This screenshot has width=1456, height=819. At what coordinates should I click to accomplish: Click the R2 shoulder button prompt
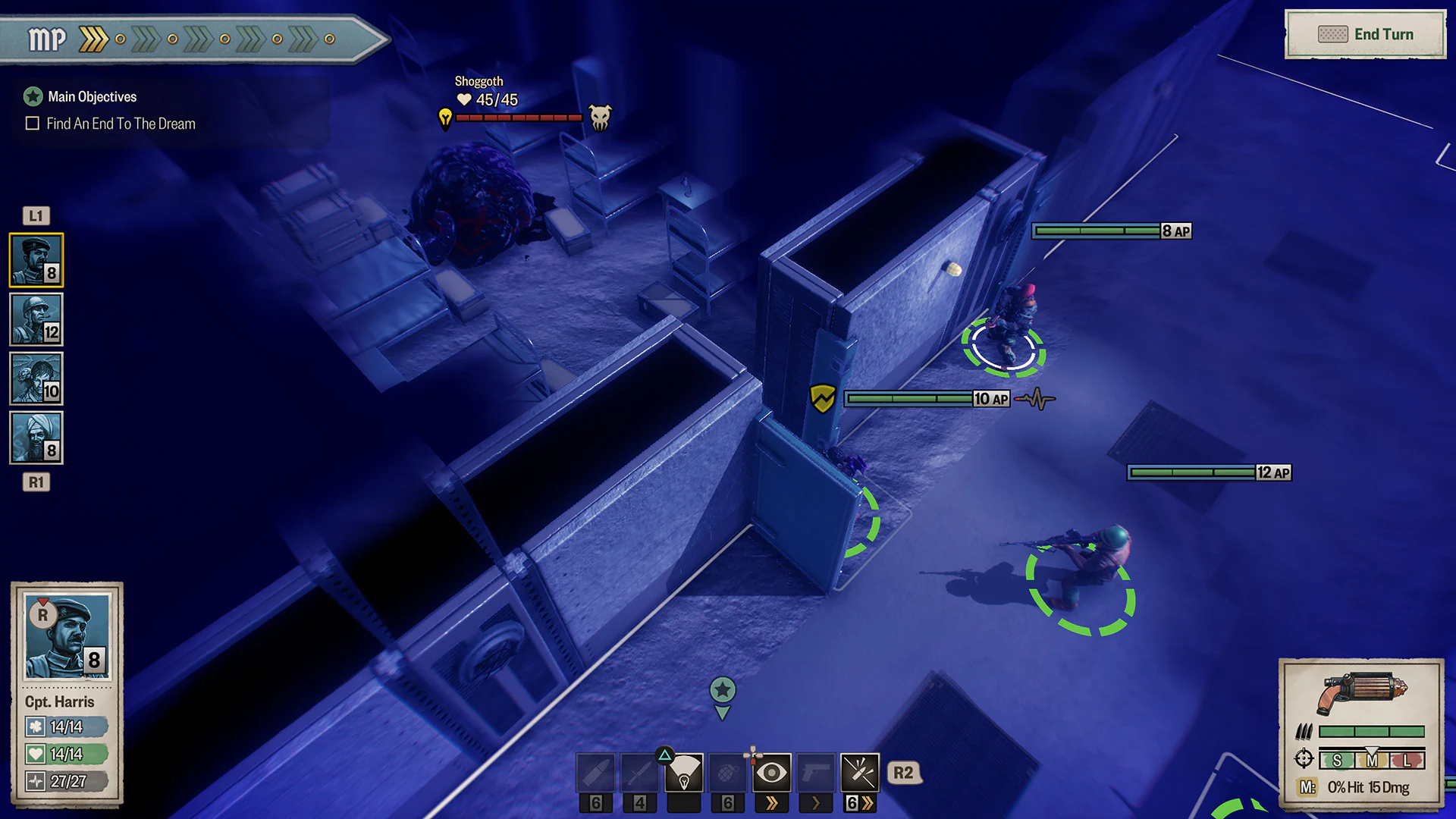(903, 773)
